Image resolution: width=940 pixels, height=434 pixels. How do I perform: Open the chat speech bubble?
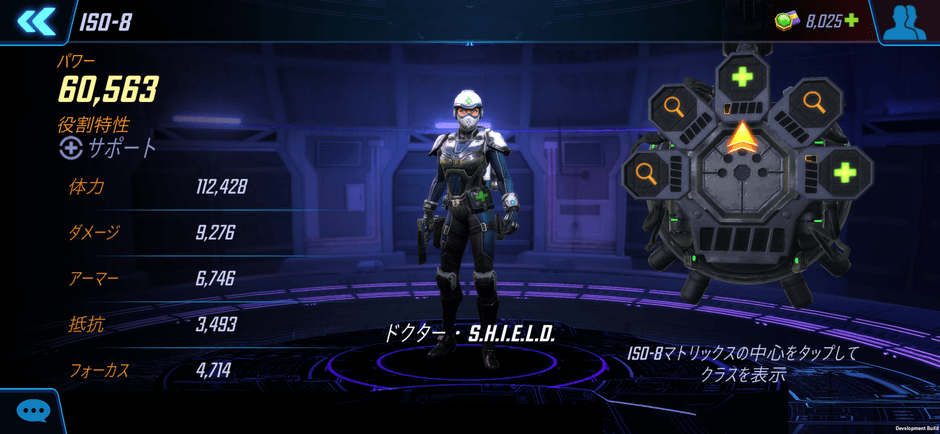pyautogui.click(x=33, y=410)
